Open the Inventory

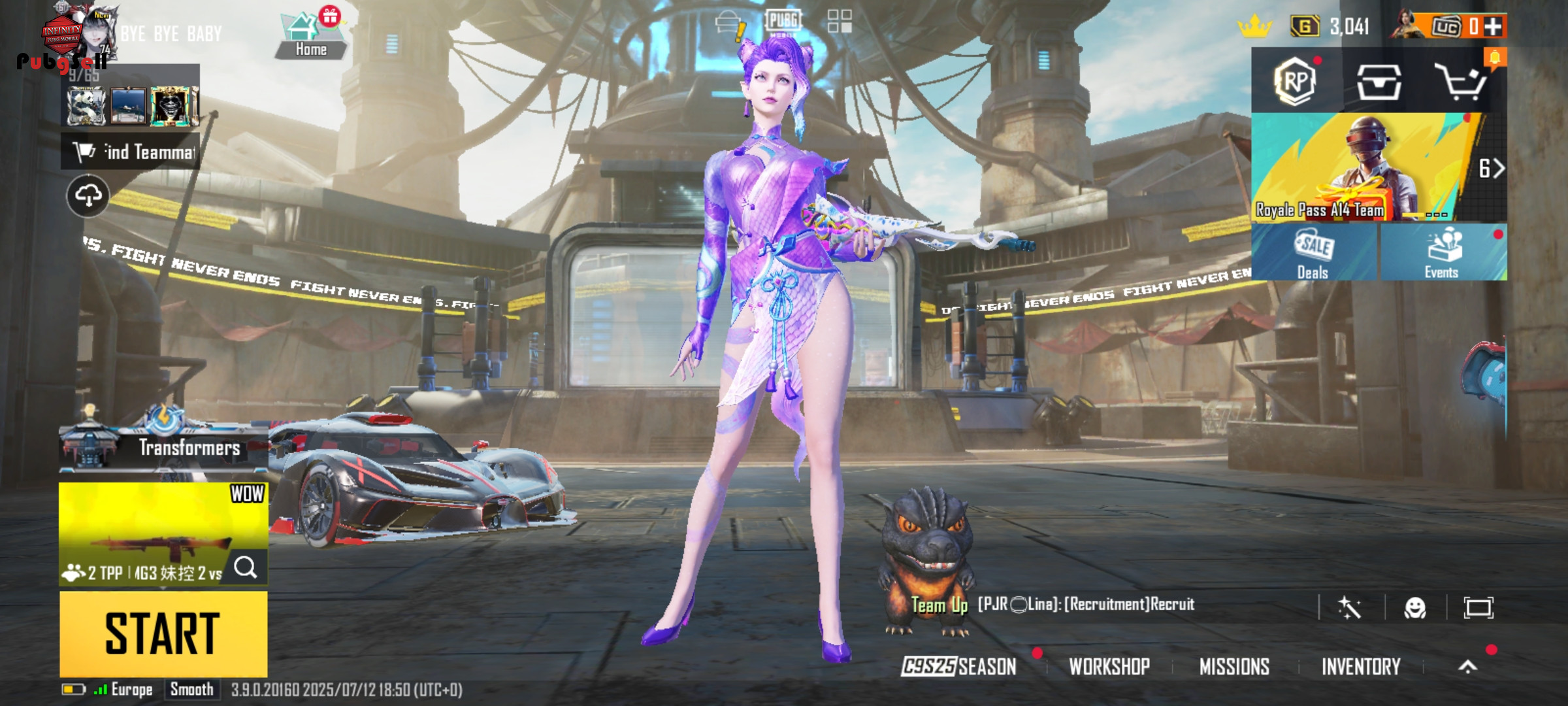point(1361,666)
